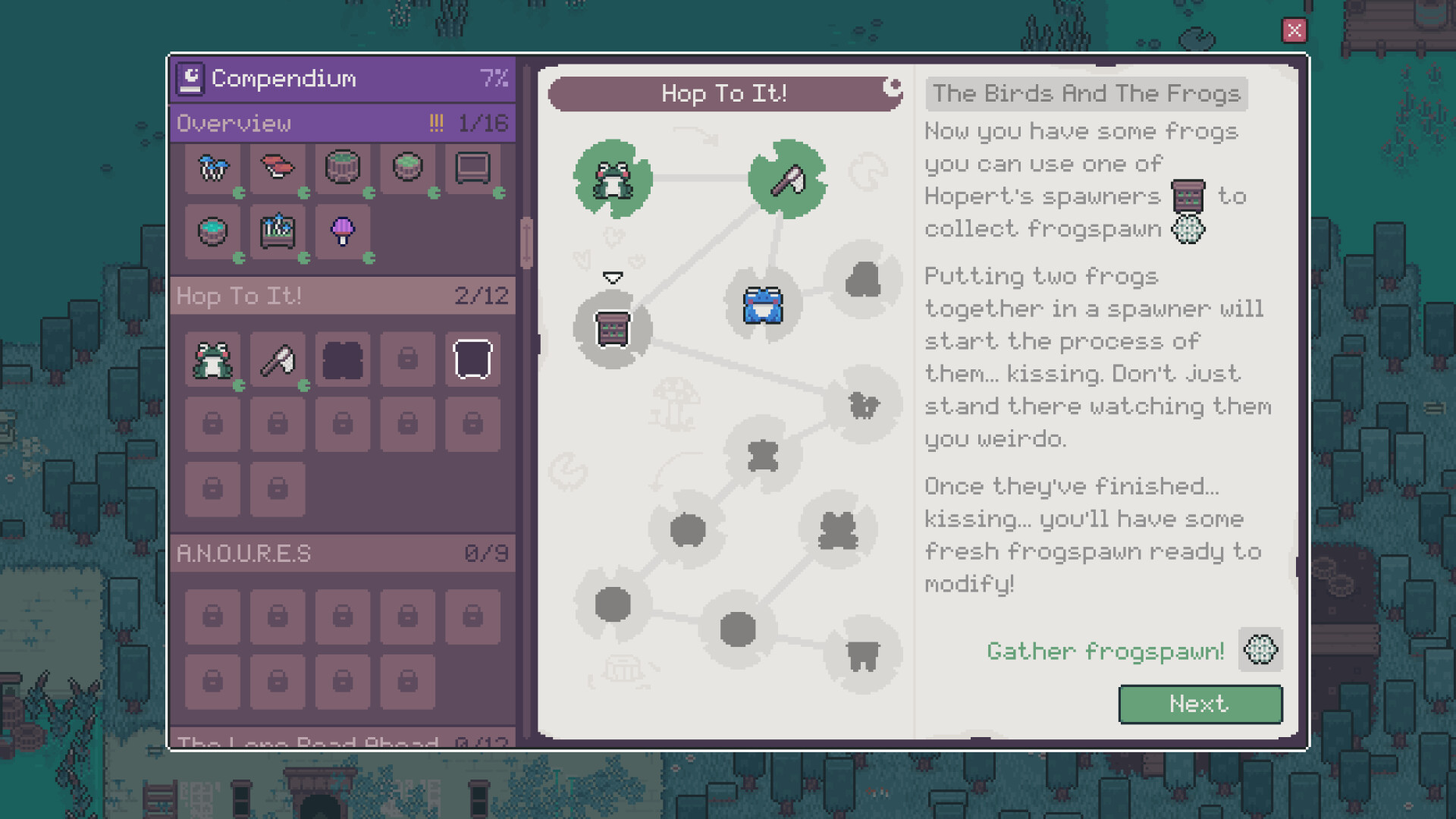The image size is (1456, 819).
Task: Click a locked padlock slot in A.N.O.U.R.E.S
Action: [x=212, y=616]
